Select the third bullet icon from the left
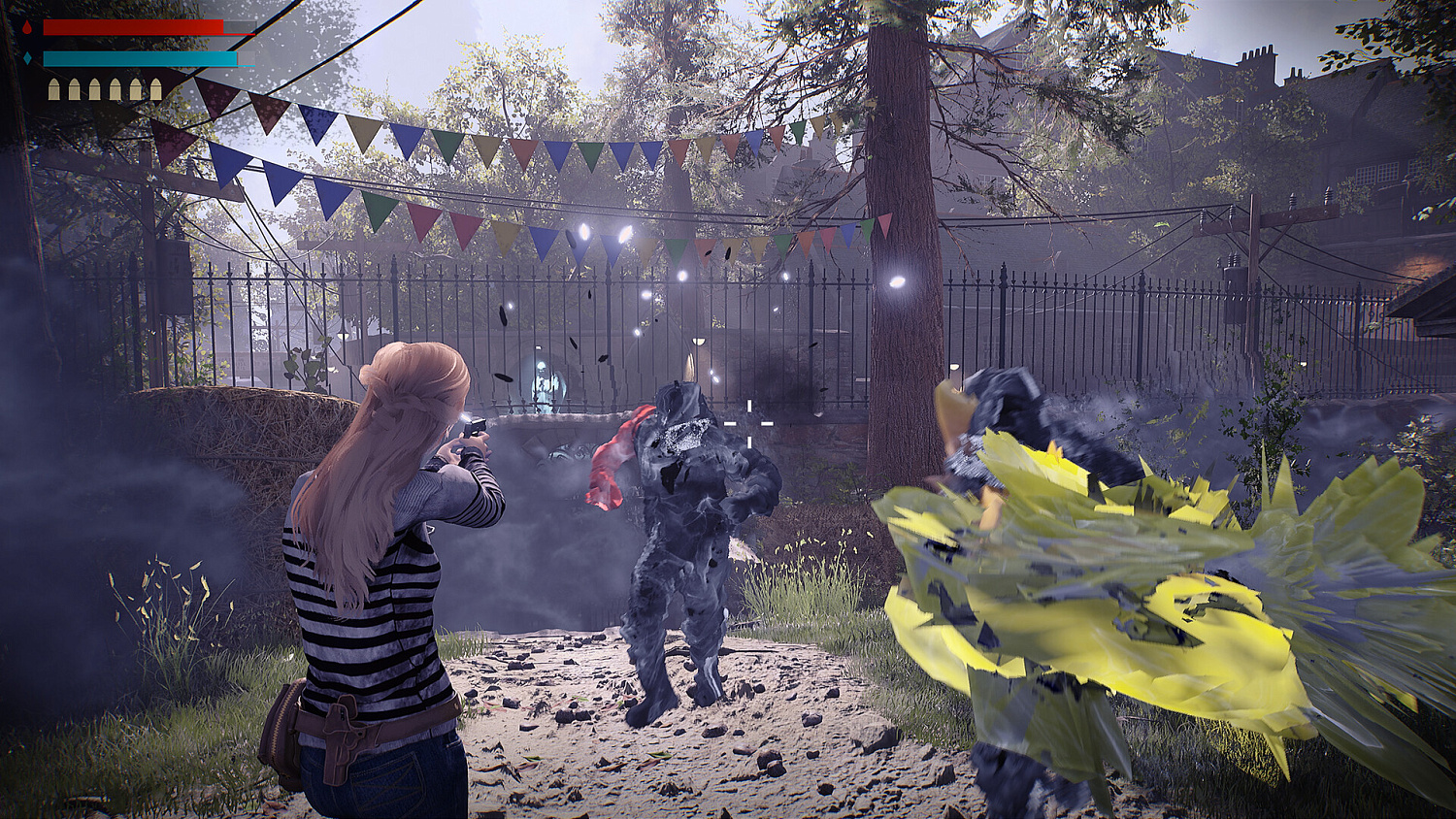Screen dimensions: 1456x819 [x=95, y=88]
